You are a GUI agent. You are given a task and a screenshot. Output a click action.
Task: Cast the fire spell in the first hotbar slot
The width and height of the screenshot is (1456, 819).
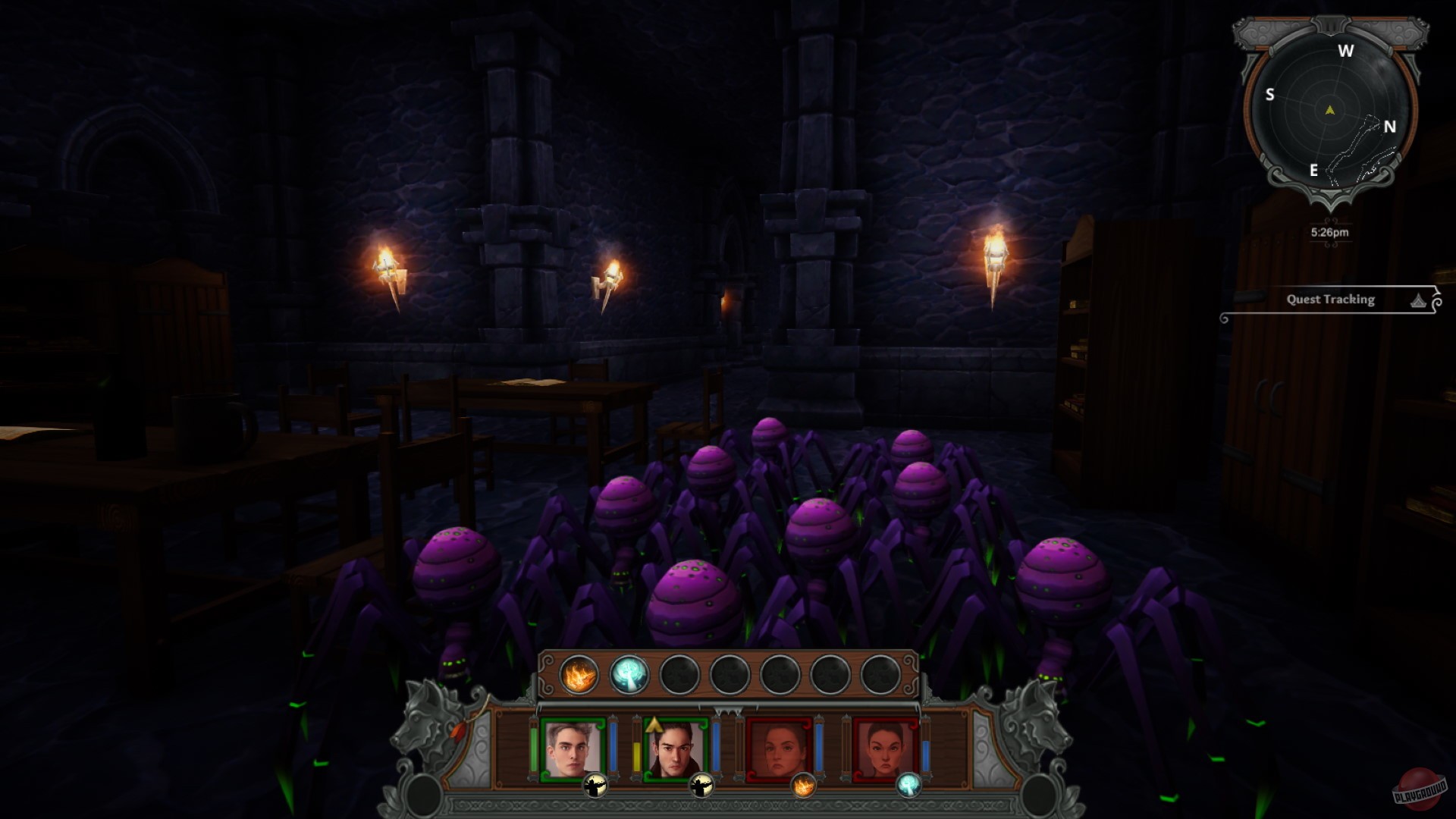[579, 675]
